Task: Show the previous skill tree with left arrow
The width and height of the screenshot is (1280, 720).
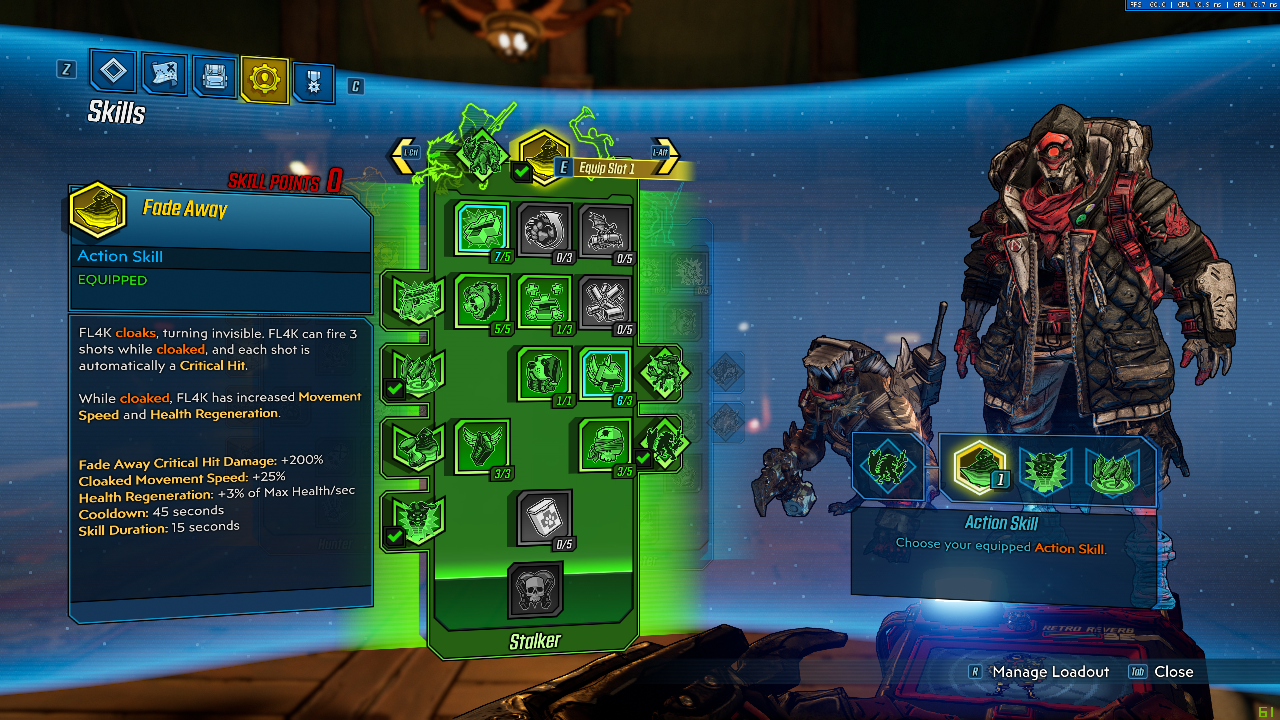Action: [406, 153]
